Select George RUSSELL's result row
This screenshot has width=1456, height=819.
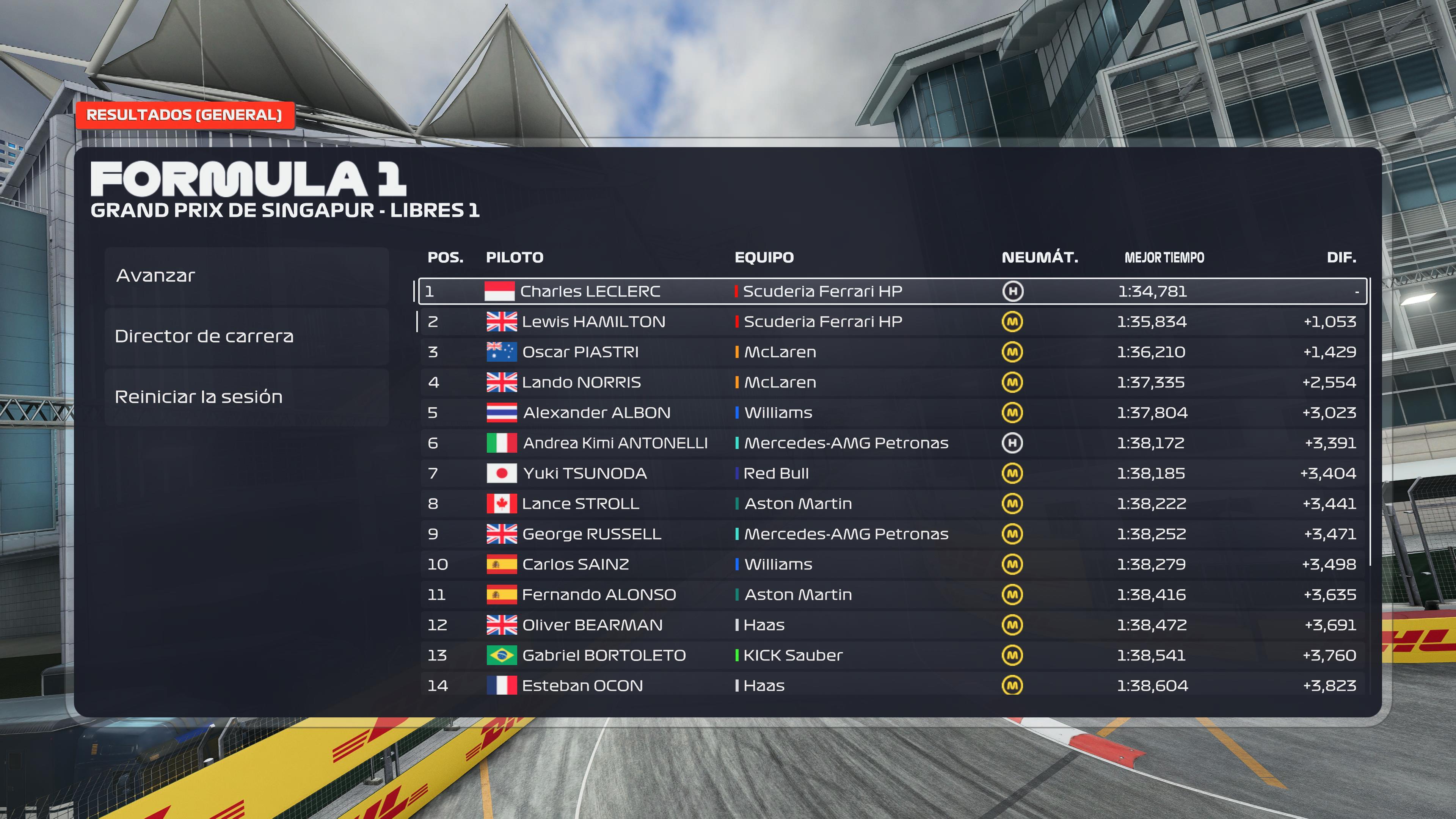(892, 534)
